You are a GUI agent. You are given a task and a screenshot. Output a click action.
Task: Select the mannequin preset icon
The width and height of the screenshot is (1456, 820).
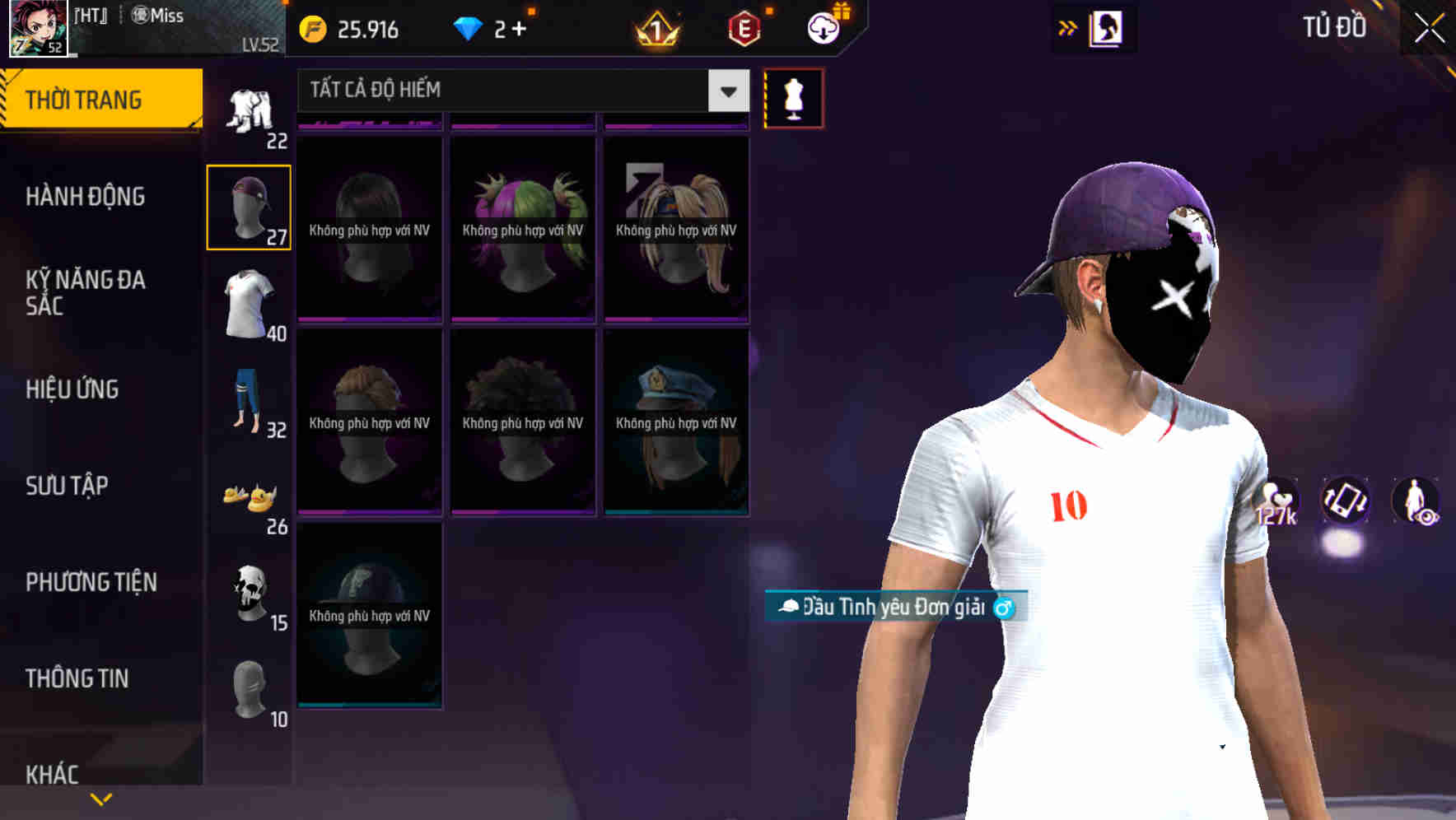pos(793,97)
